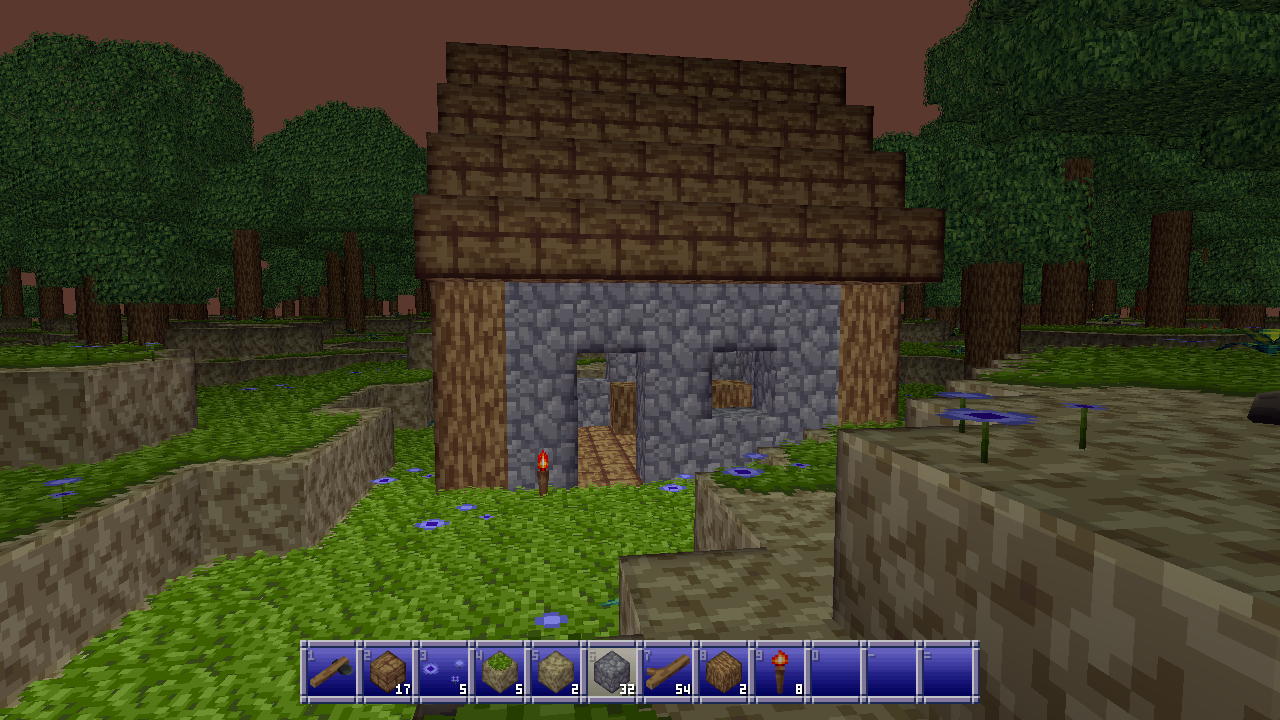The height and width of the screenshot is (720, 1280).
Task: Select the blue flowers hotbar slot
Action: [x=442, y=671]
